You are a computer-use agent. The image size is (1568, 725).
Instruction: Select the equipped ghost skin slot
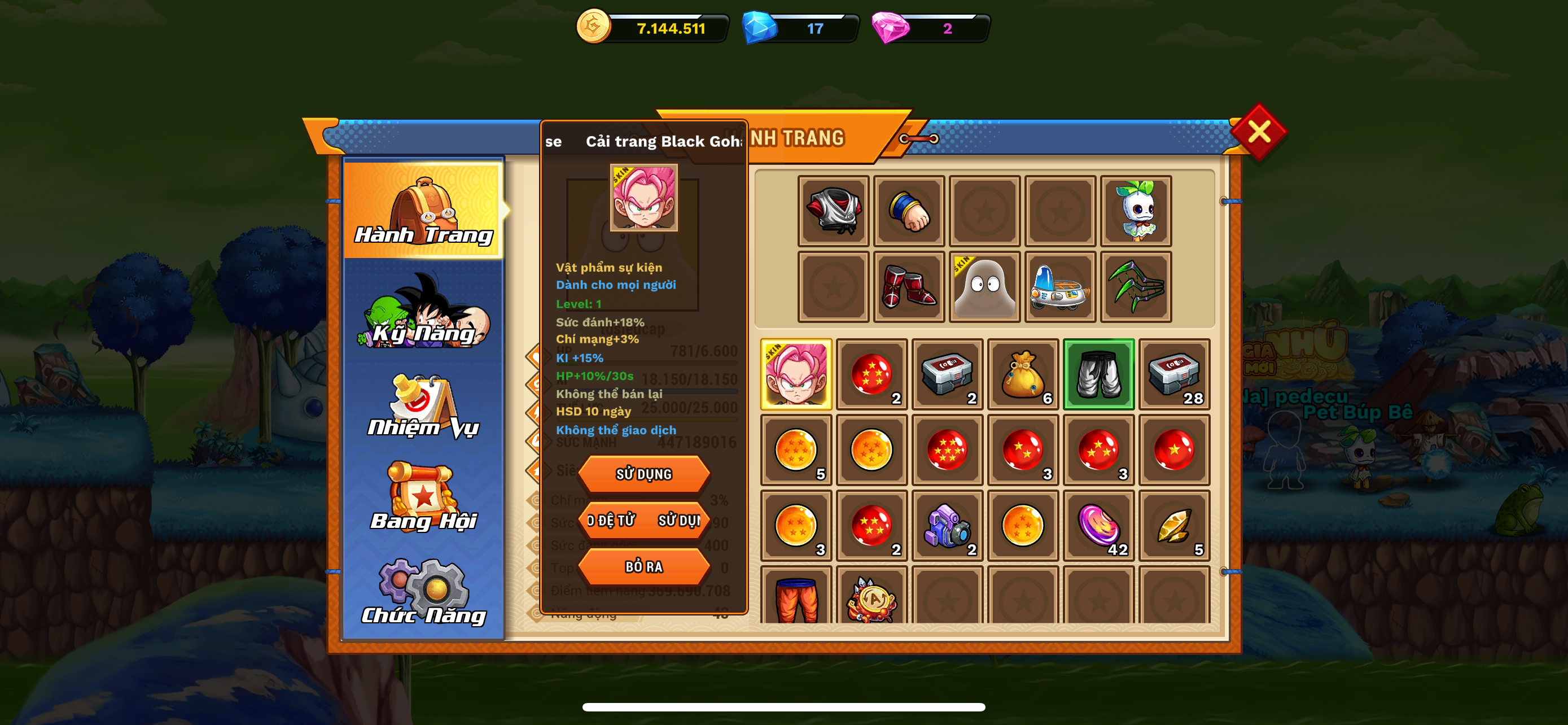point(984,287)
